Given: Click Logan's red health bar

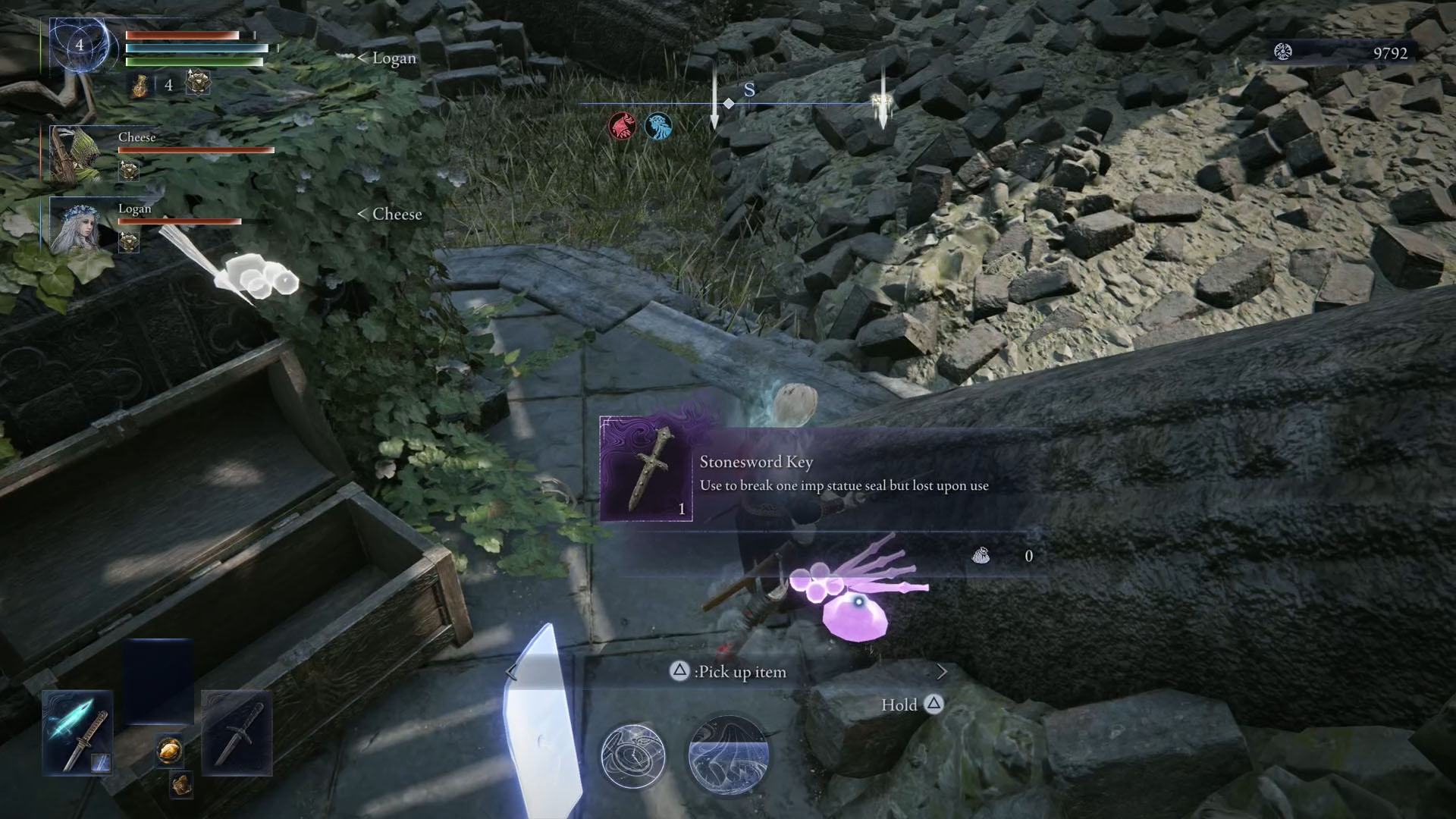Looking at the screenshot, I should click(178, 222).
